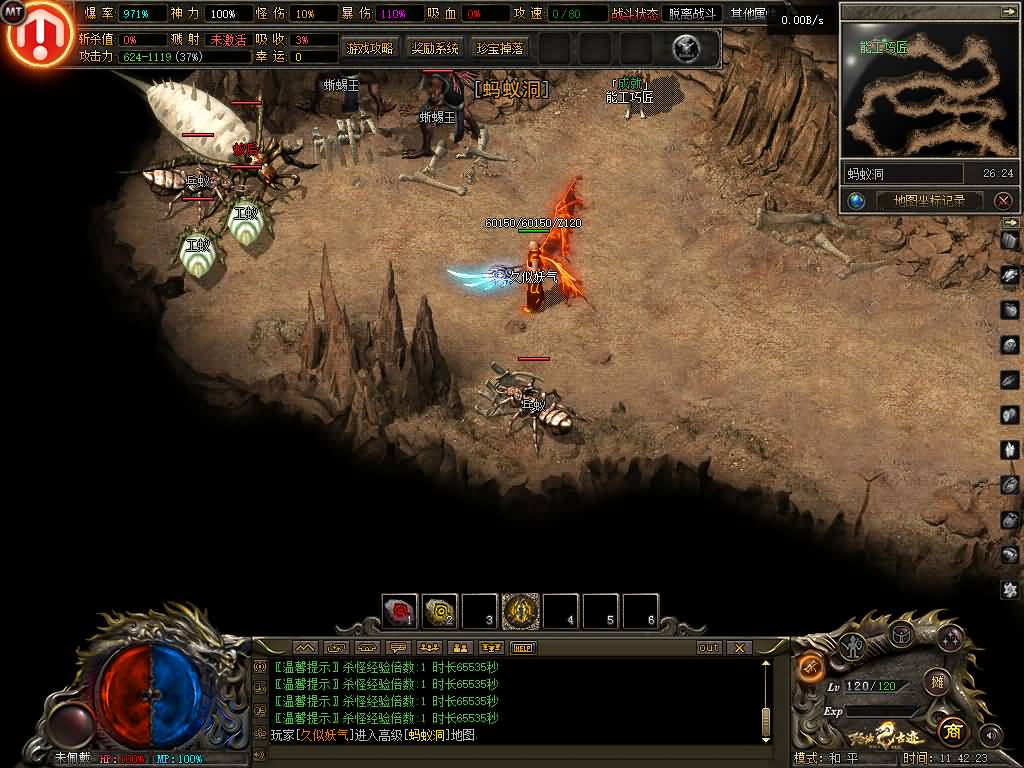The width and height of the screenshot is (1024, 768).
Task: Click the OUT button on the chat bar
Action: click(x=708, y=648)
